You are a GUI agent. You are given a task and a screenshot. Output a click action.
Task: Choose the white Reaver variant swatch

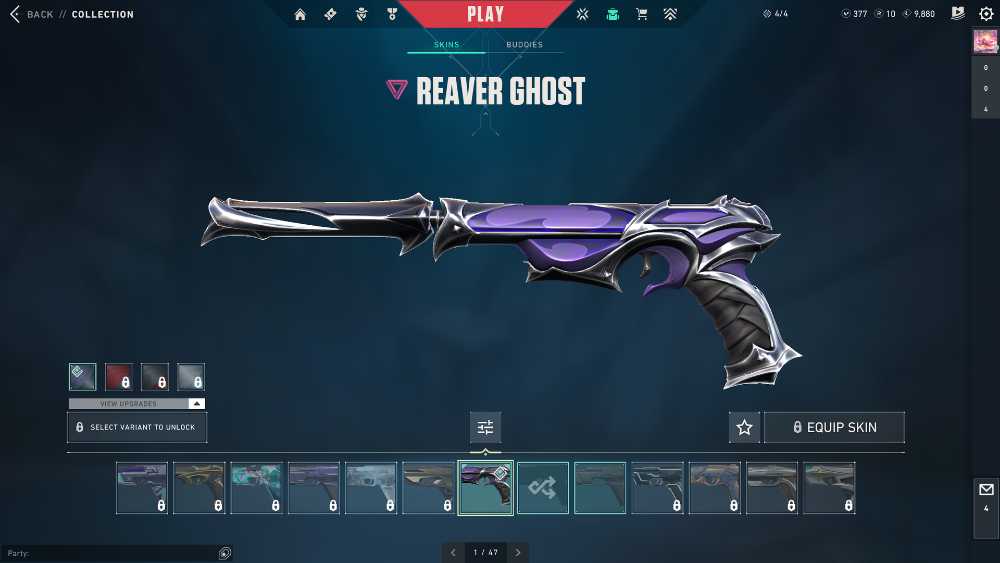(x=191, y=377)
